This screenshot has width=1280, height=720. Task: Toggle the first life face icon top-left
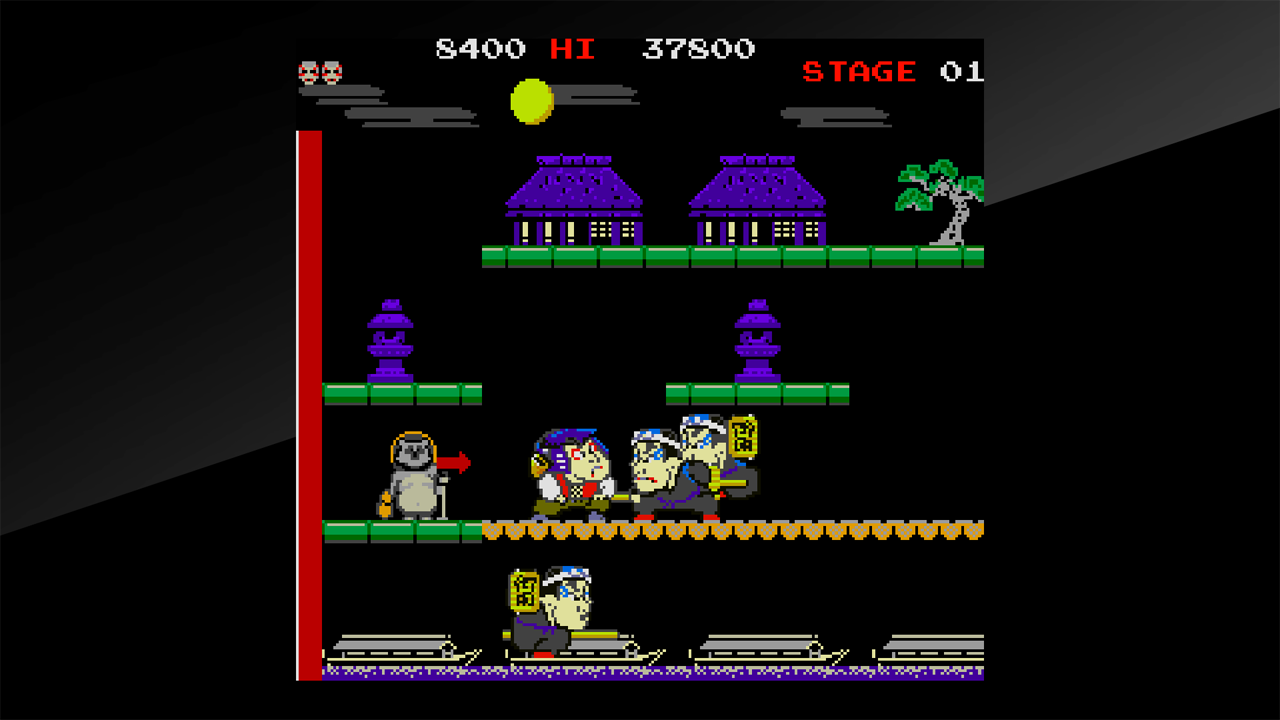308,71
